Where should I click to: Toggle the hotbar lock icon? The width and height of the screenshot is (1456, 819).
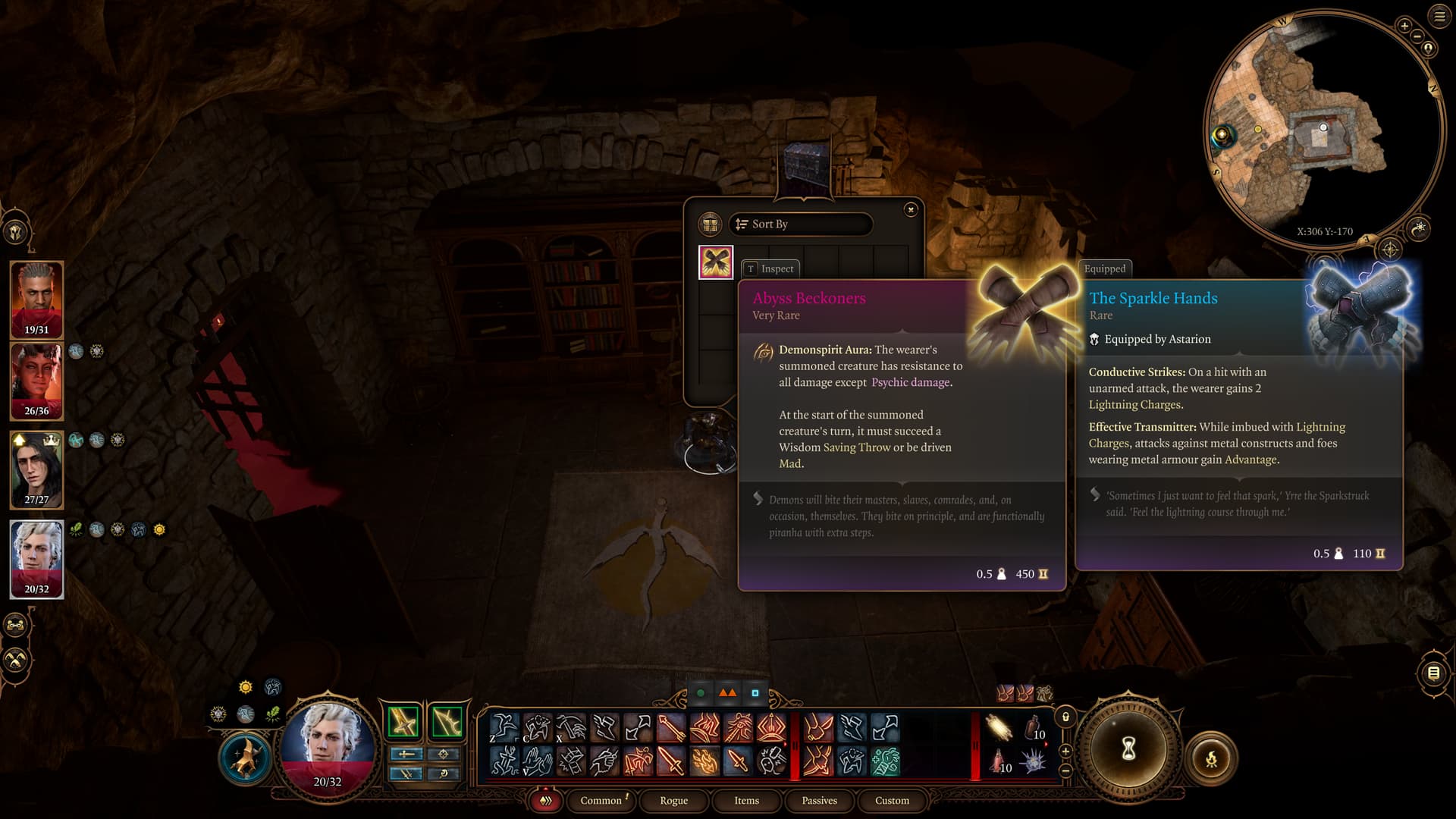[1065, 717]
